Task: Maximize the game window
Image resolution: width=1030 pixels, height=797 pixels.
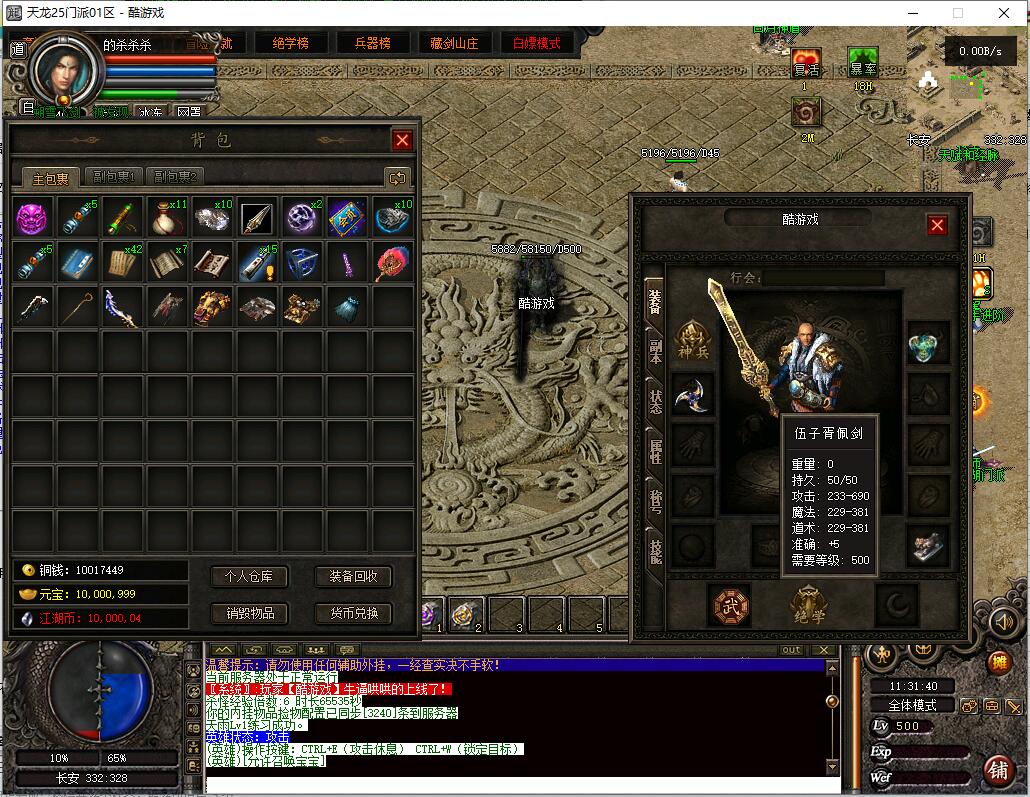Action: [x=957, y=13]
